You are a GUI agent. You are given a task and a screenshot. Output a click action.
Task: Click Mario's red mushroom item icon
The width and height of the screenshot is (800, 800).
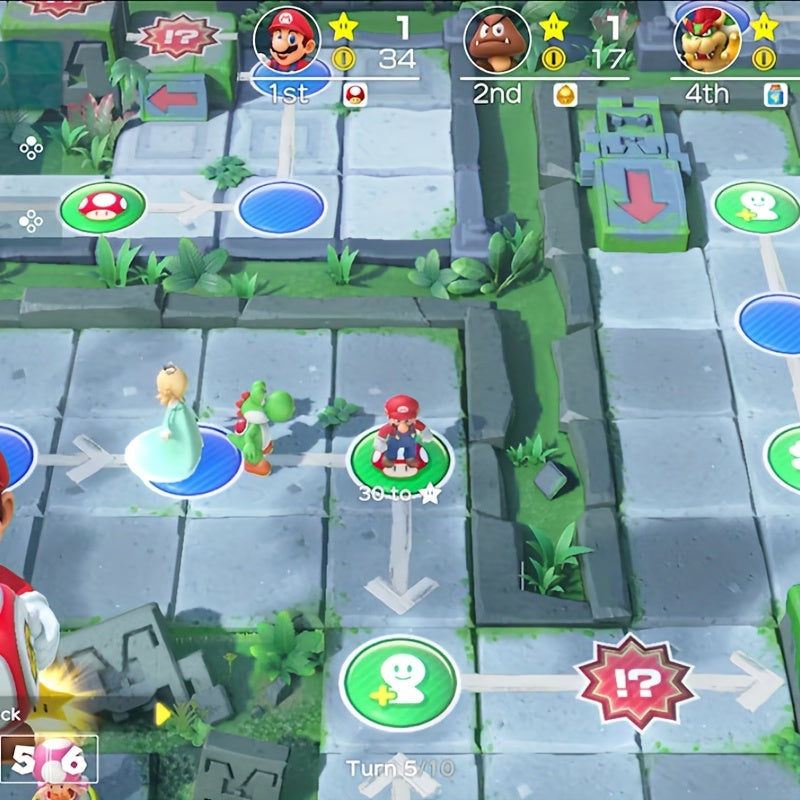point(353,95)
